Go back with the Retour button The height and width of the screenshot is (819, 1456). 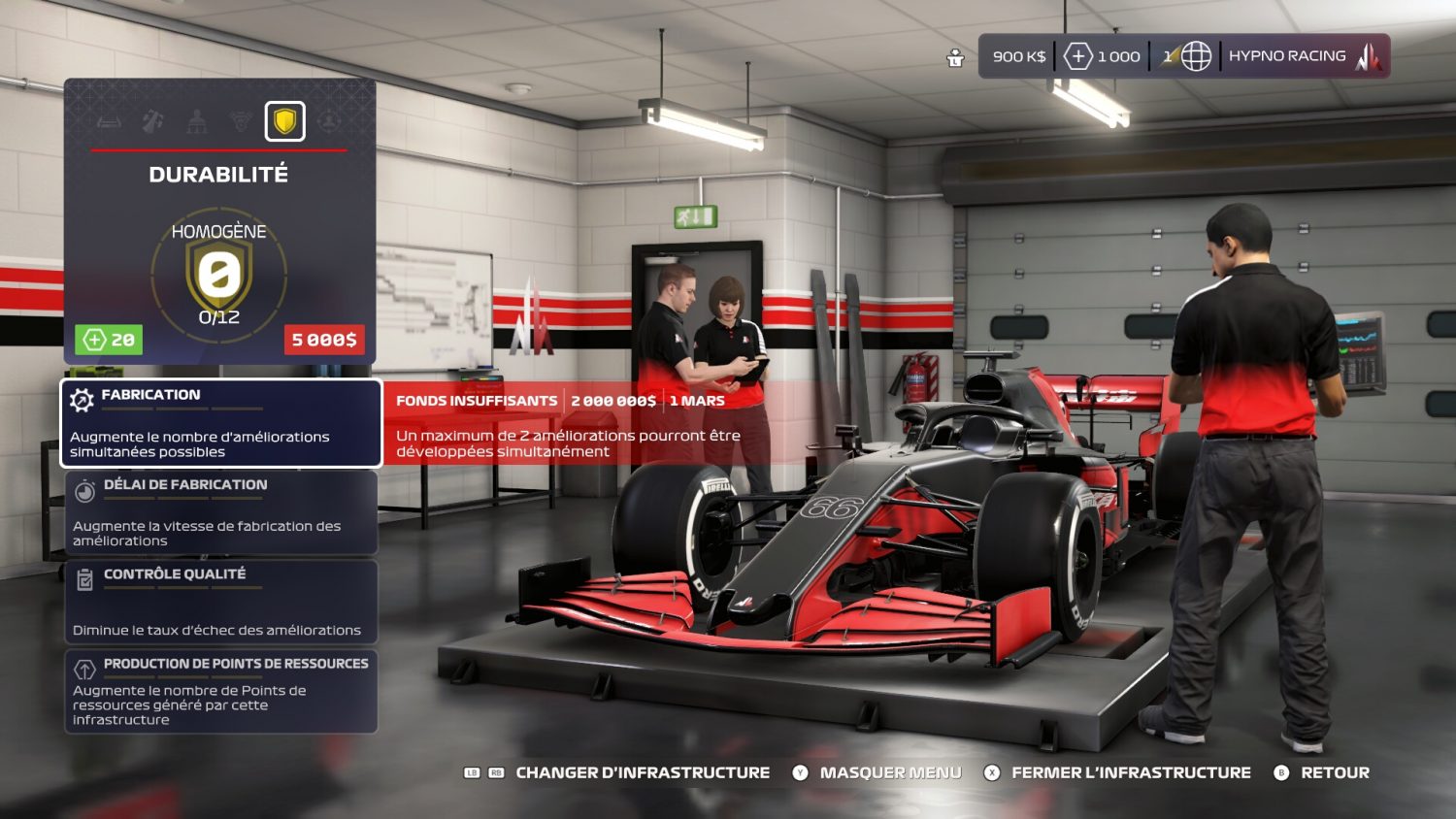1334,772
